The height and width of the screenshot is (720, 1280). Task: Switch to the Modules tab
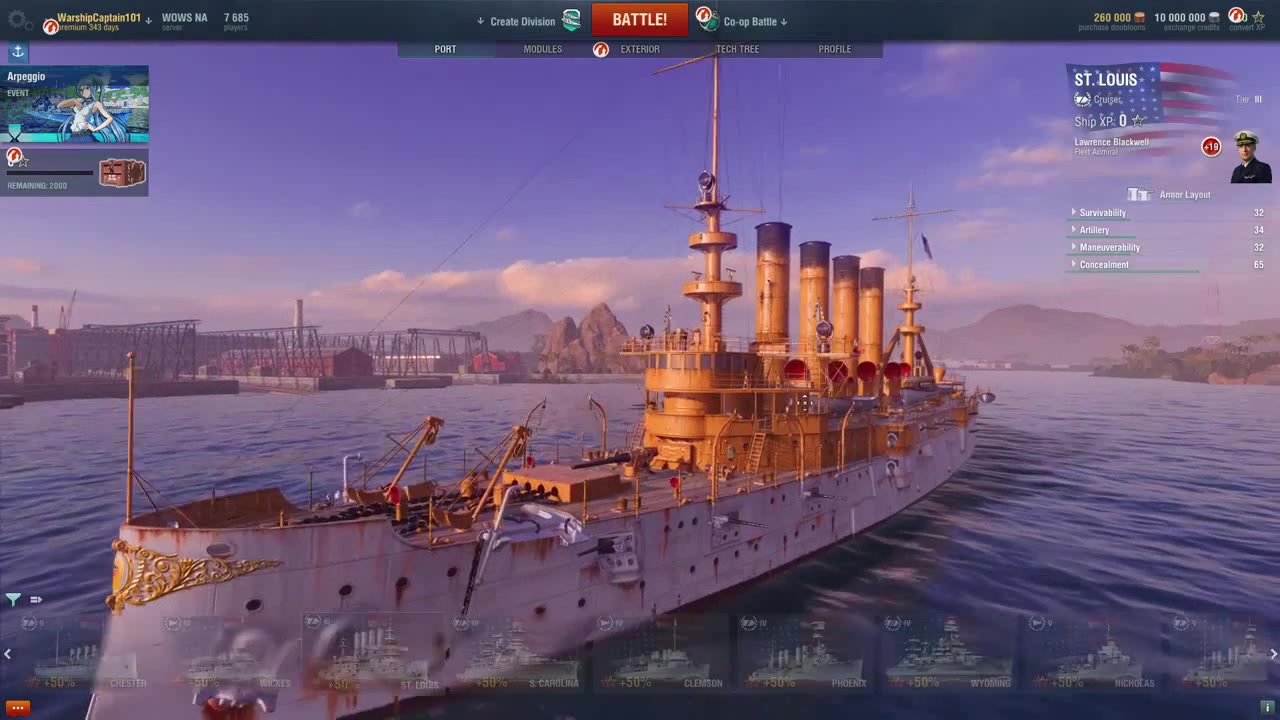click(542, 49)
